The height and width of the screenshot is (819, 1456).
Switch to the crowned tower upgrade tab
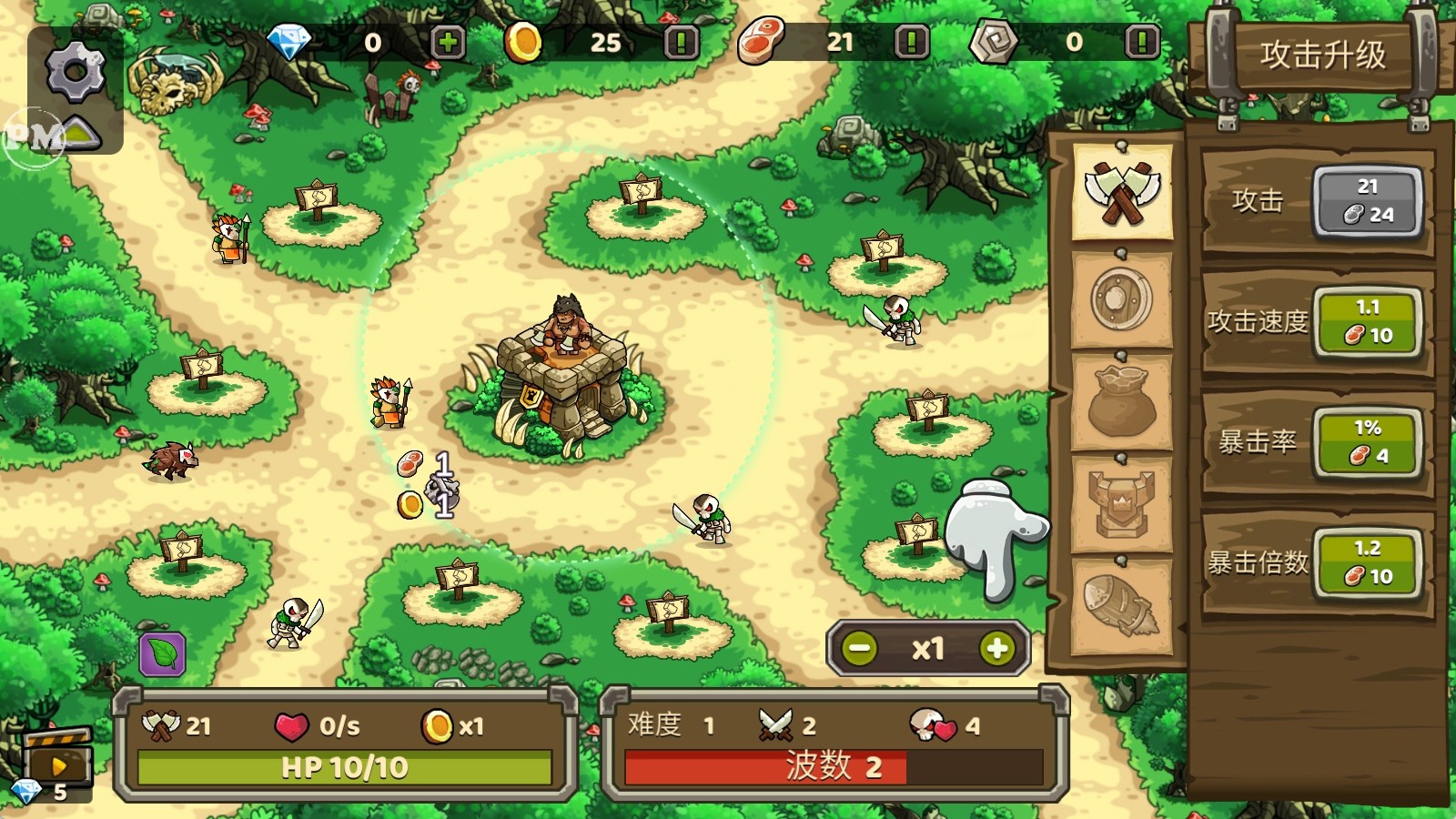pos(1122,504)
